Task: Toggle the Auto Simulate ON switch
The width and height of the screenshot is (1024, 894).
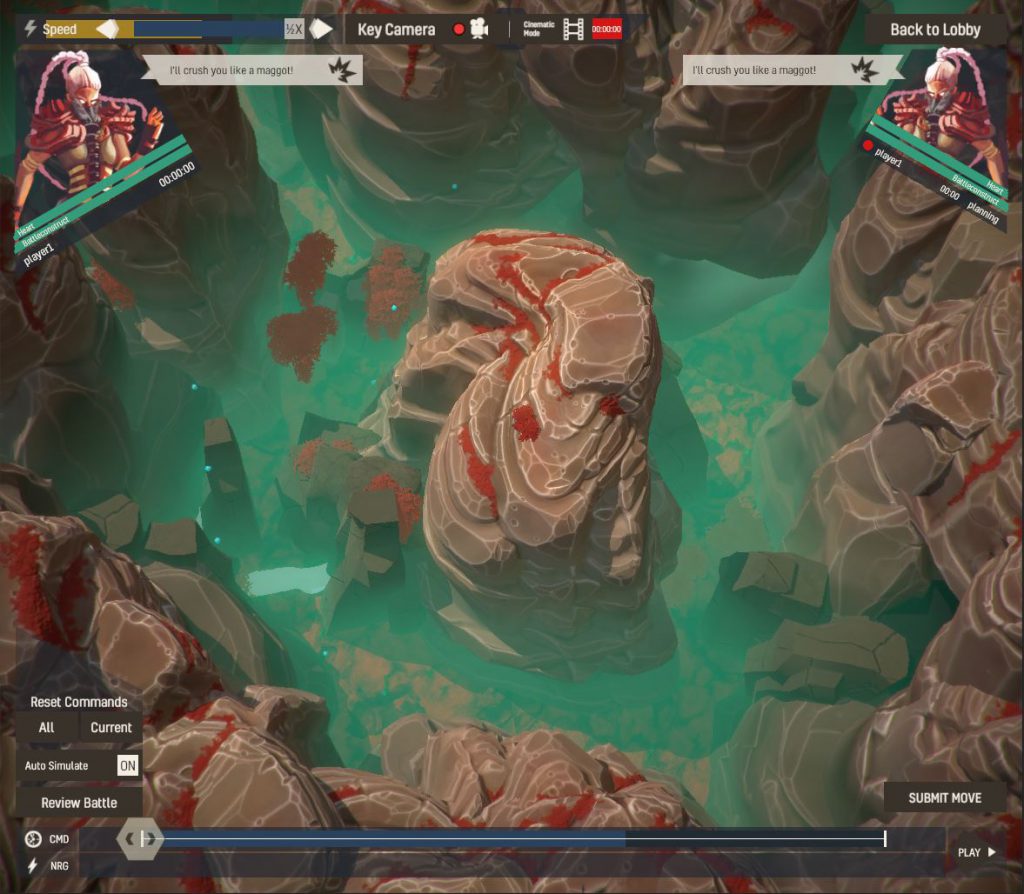Action: coord(128,766)
